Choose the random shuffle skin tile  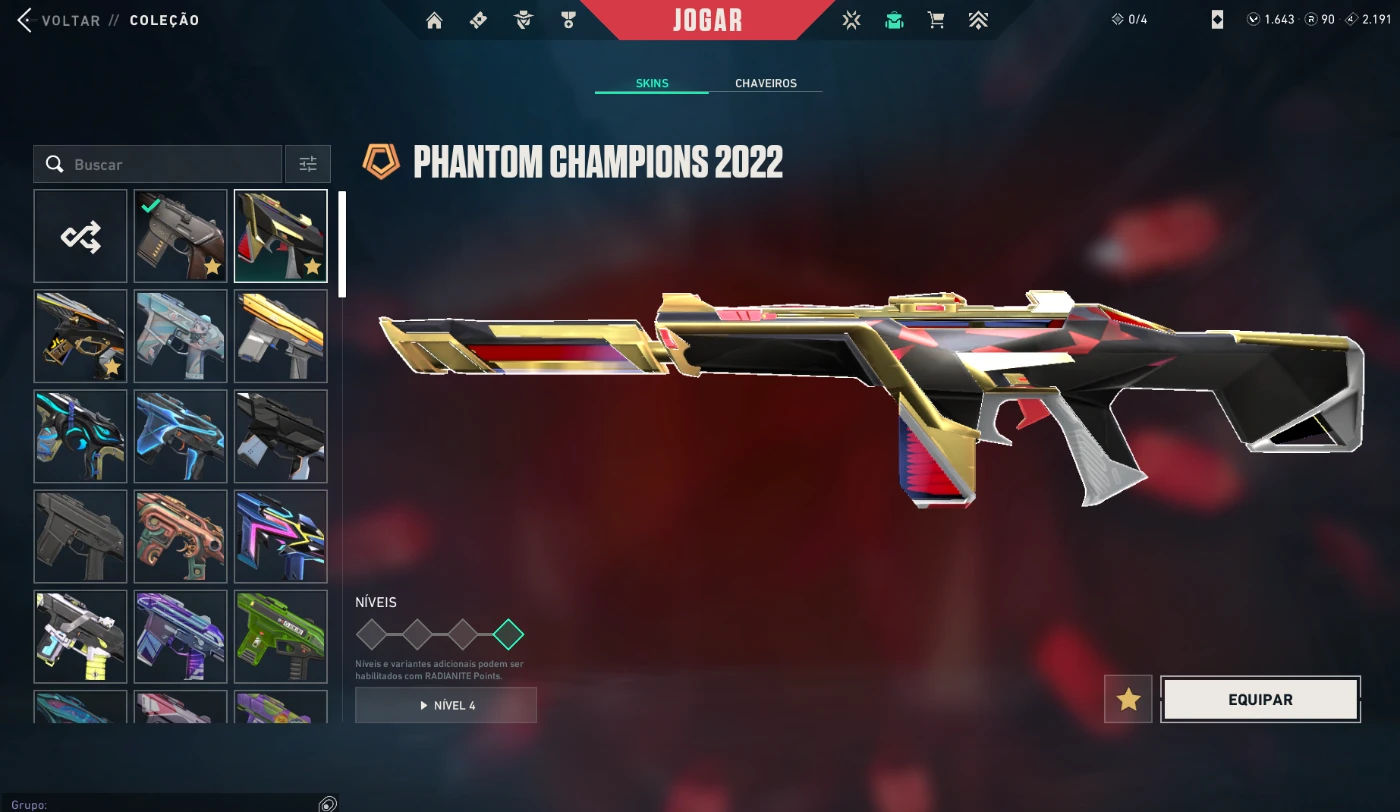[x=81, y=237]
